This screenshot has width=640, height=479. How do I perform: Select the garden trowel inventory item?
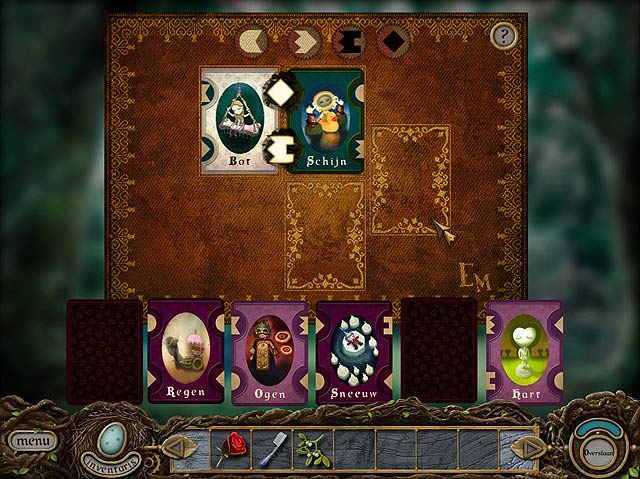(x=270, y=451)
